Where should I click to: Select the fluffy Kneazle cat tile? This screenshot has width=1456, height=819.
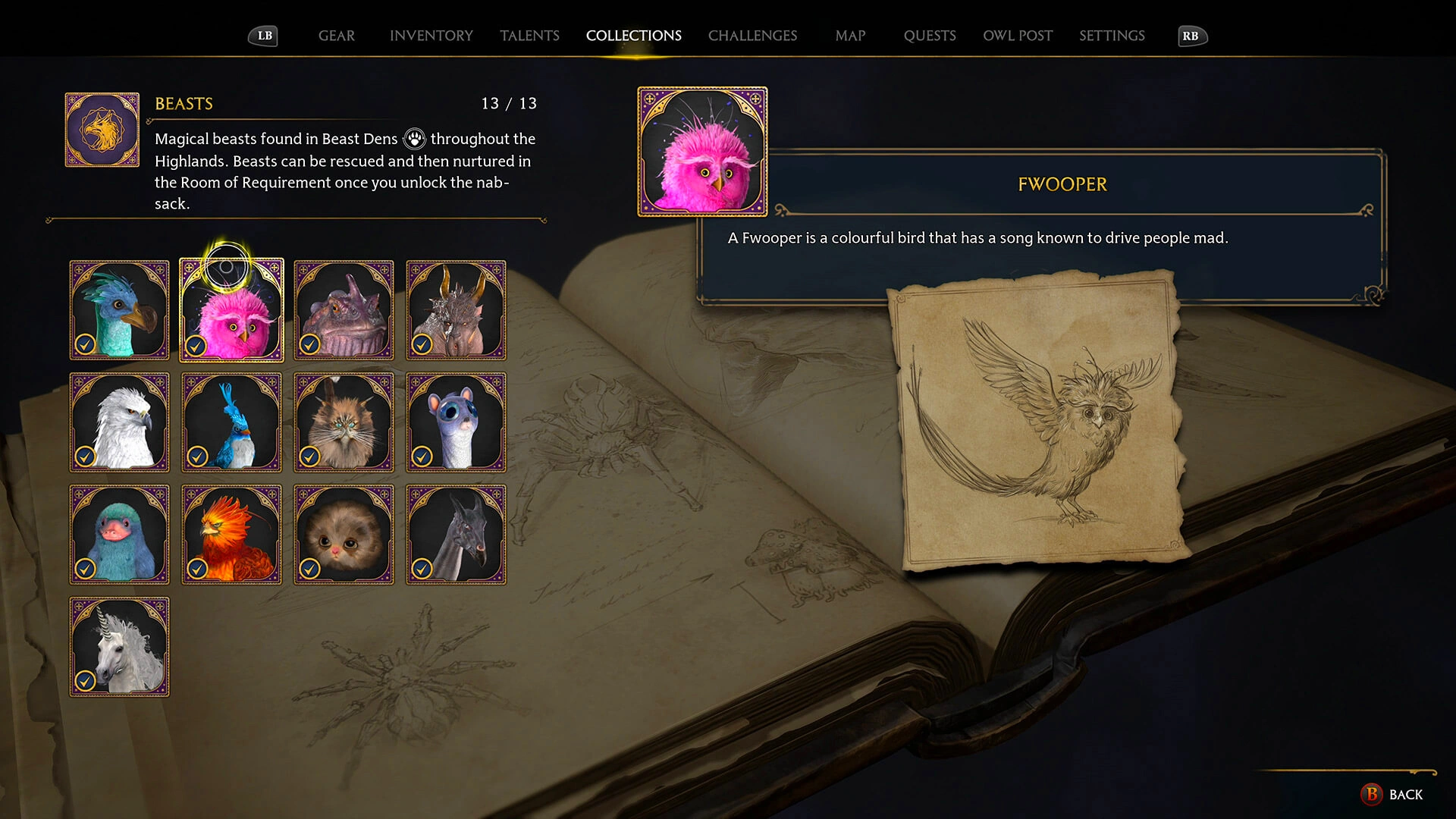(x=344, y=422)
